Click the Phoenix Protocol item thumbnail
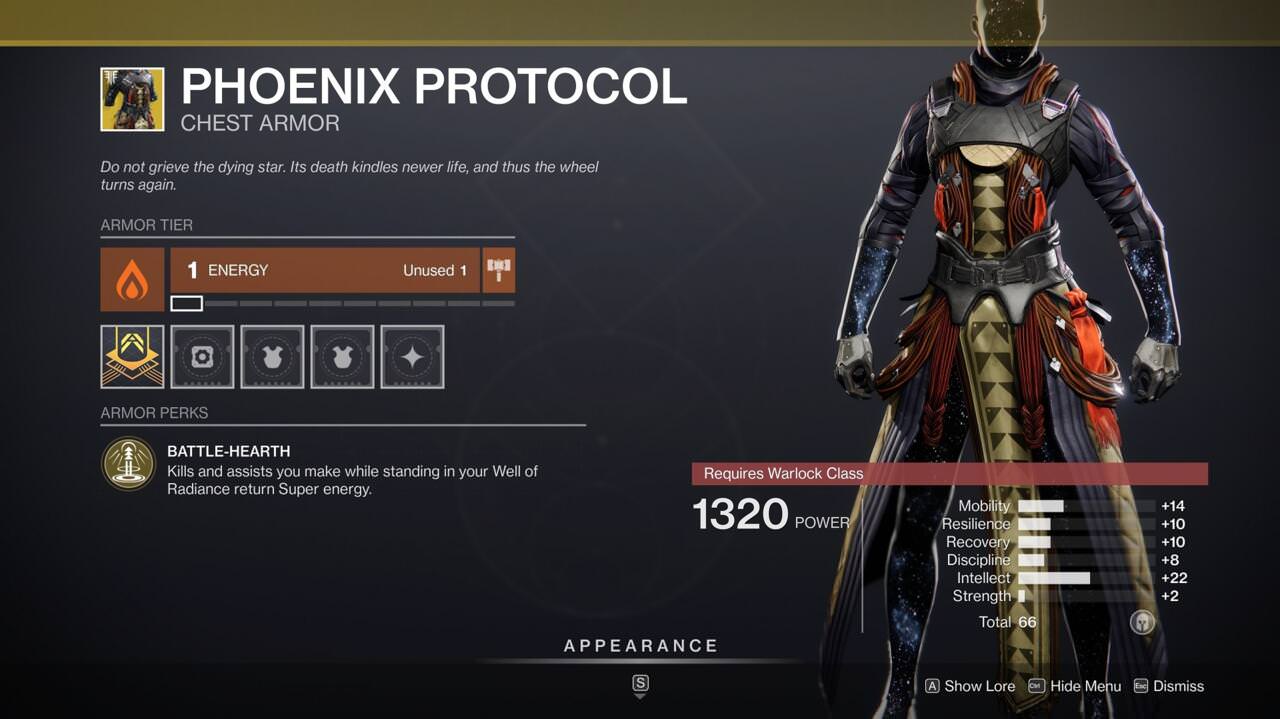This screenshot has width=1280, height=719. pos(132,99)
